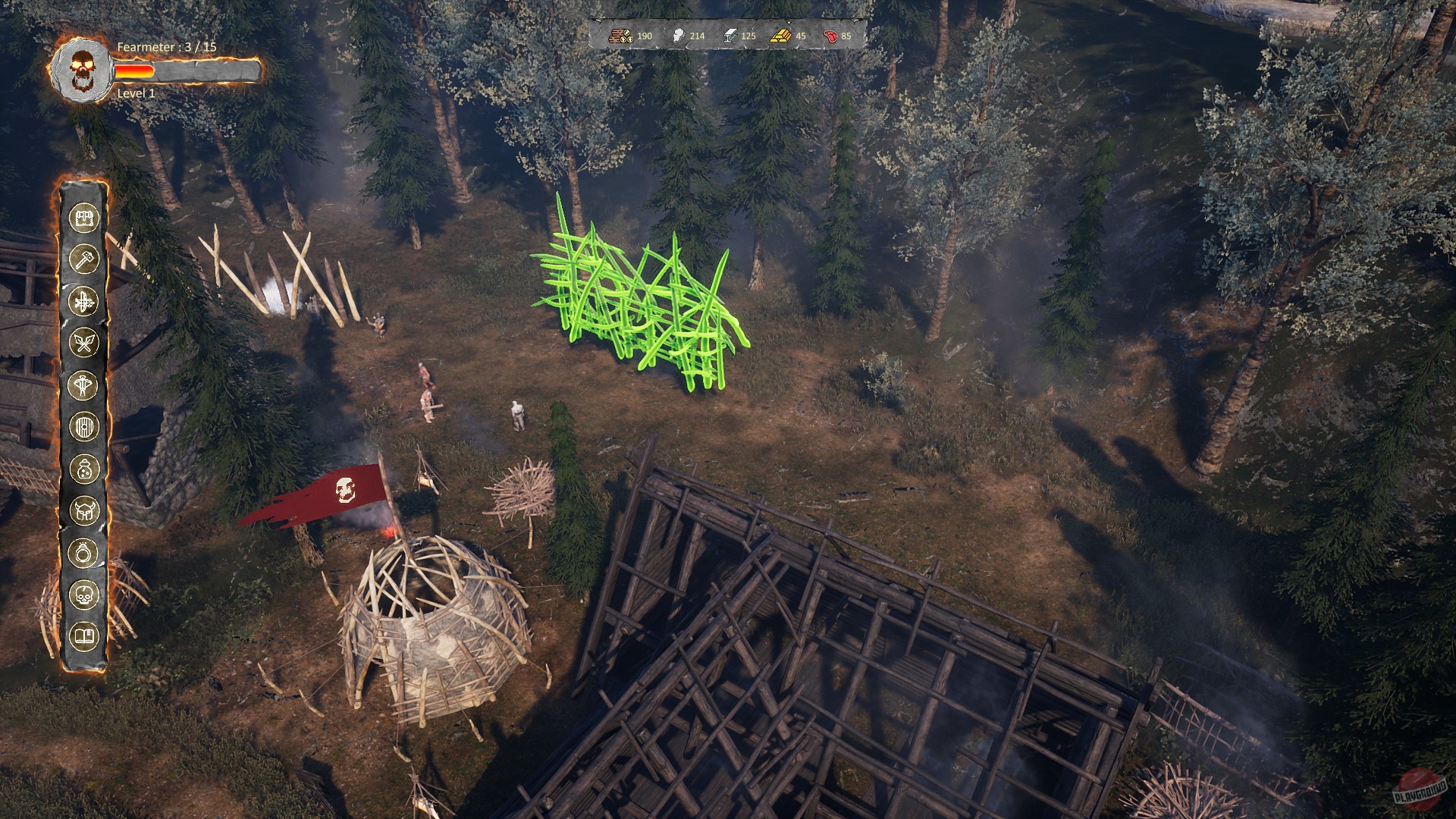Select the crossed swords military icon
Image resolution: width=1456 pixels, height=819 pixels.
[x=86, y=298]
